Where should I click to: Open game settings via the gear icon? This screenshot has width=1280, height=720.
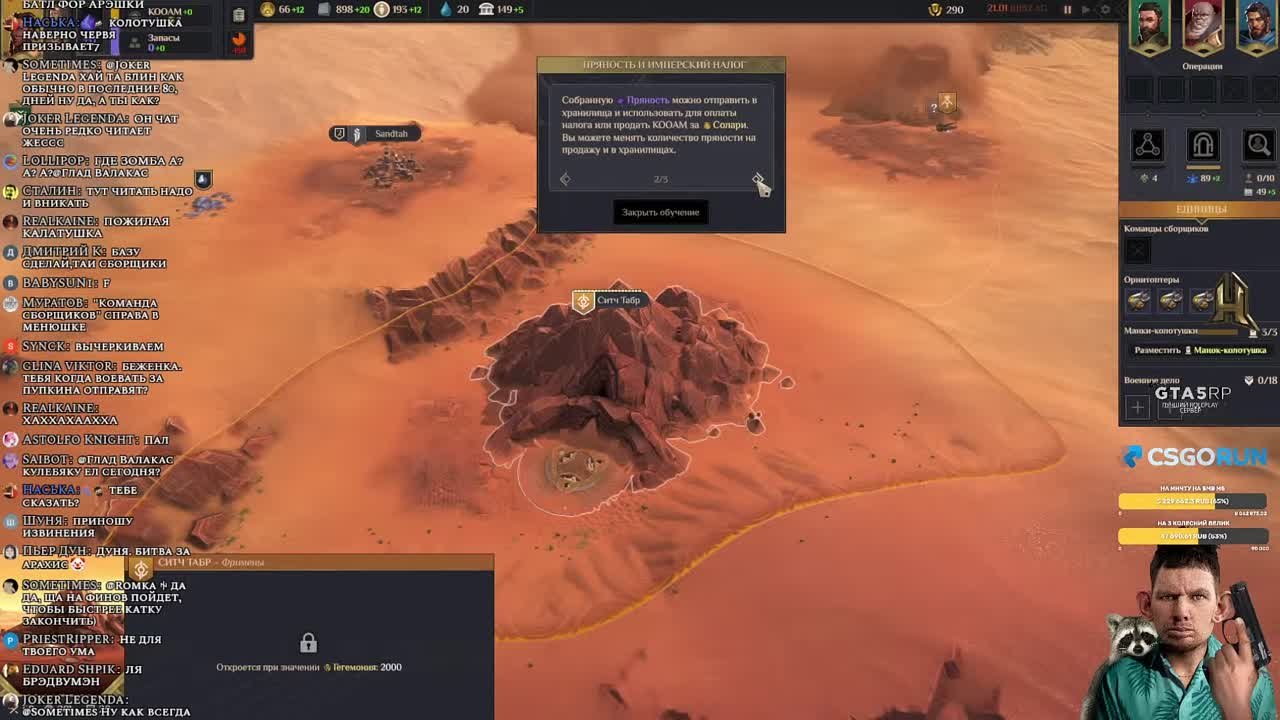pos(1105,10)
